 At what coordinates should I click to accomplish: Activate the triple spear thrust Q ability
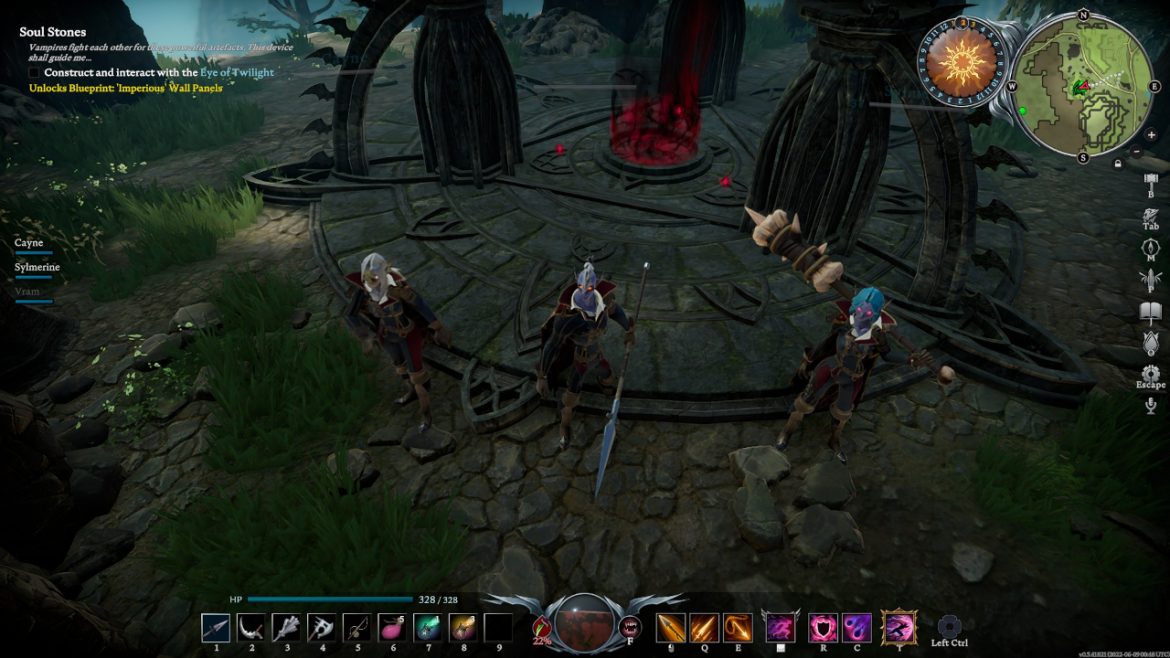704,627
